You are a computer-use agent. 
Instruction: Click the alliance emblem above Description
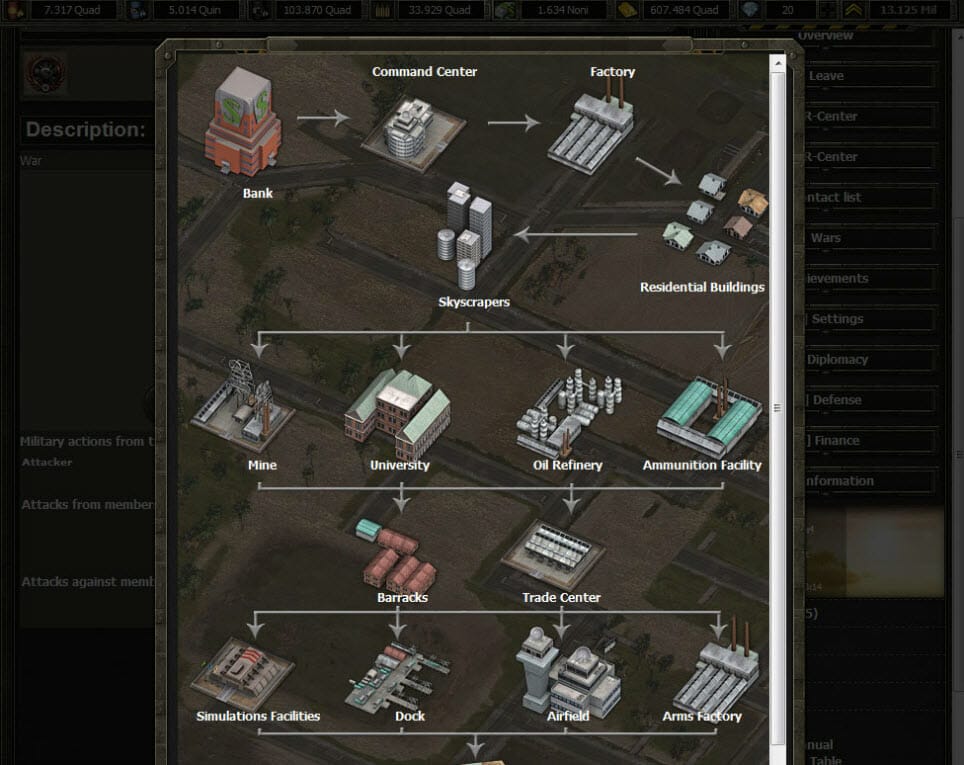tap(45, 73)
